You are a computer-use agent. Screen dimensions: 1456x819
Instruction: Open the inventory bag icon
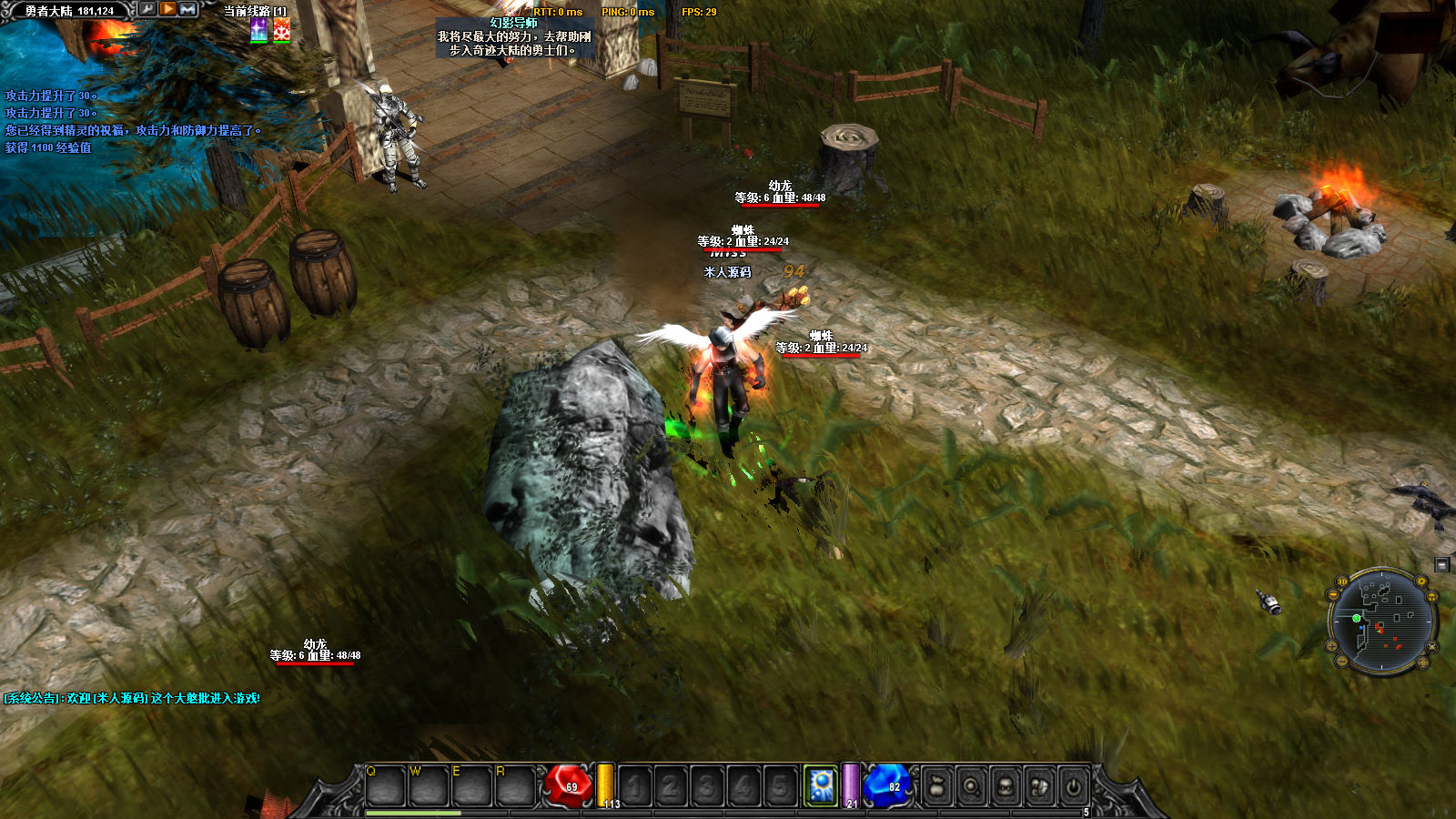pos(936,786)
